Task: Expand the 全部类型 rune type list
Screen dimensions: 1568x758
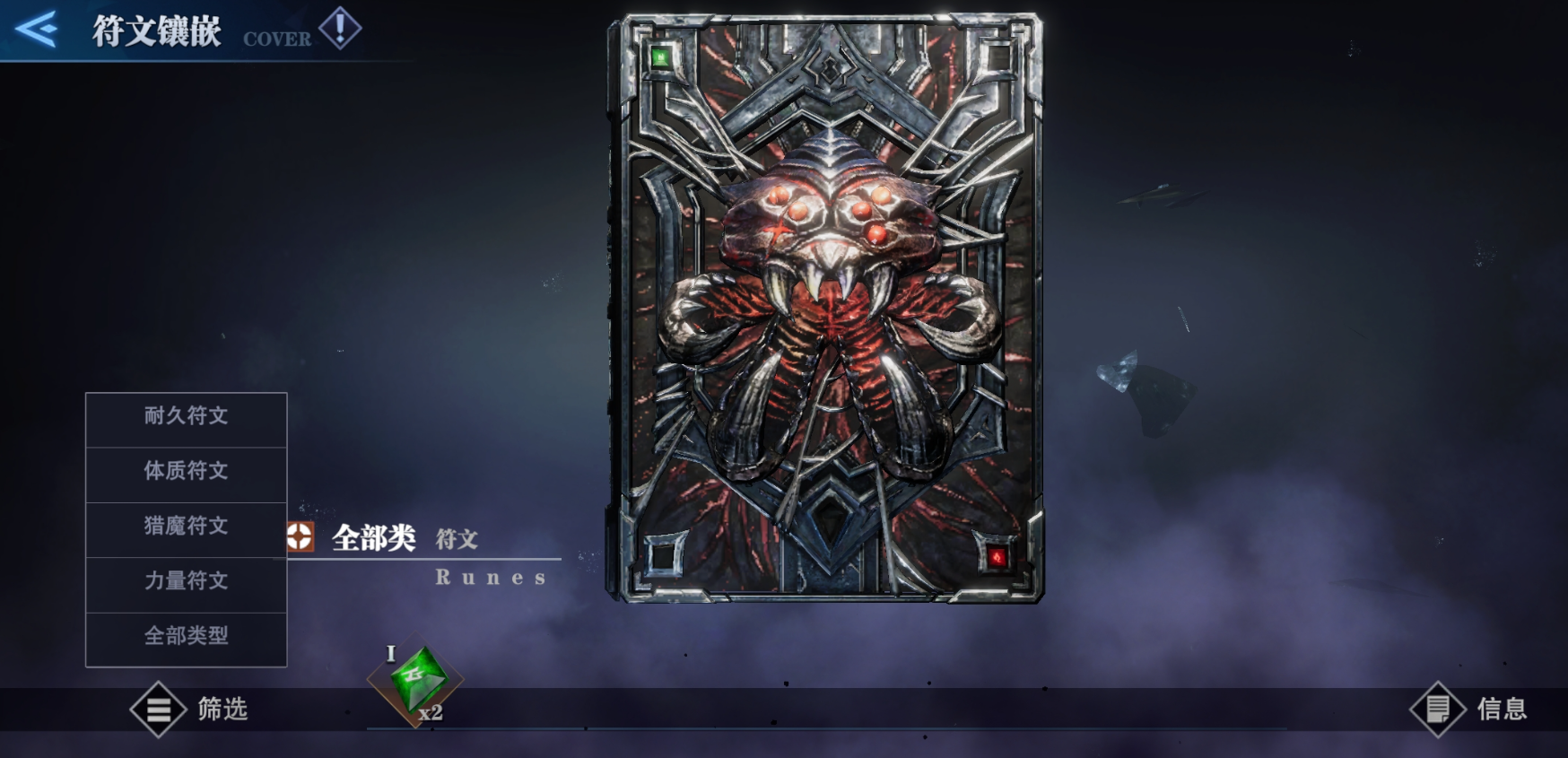Action: tap(186, 637)
